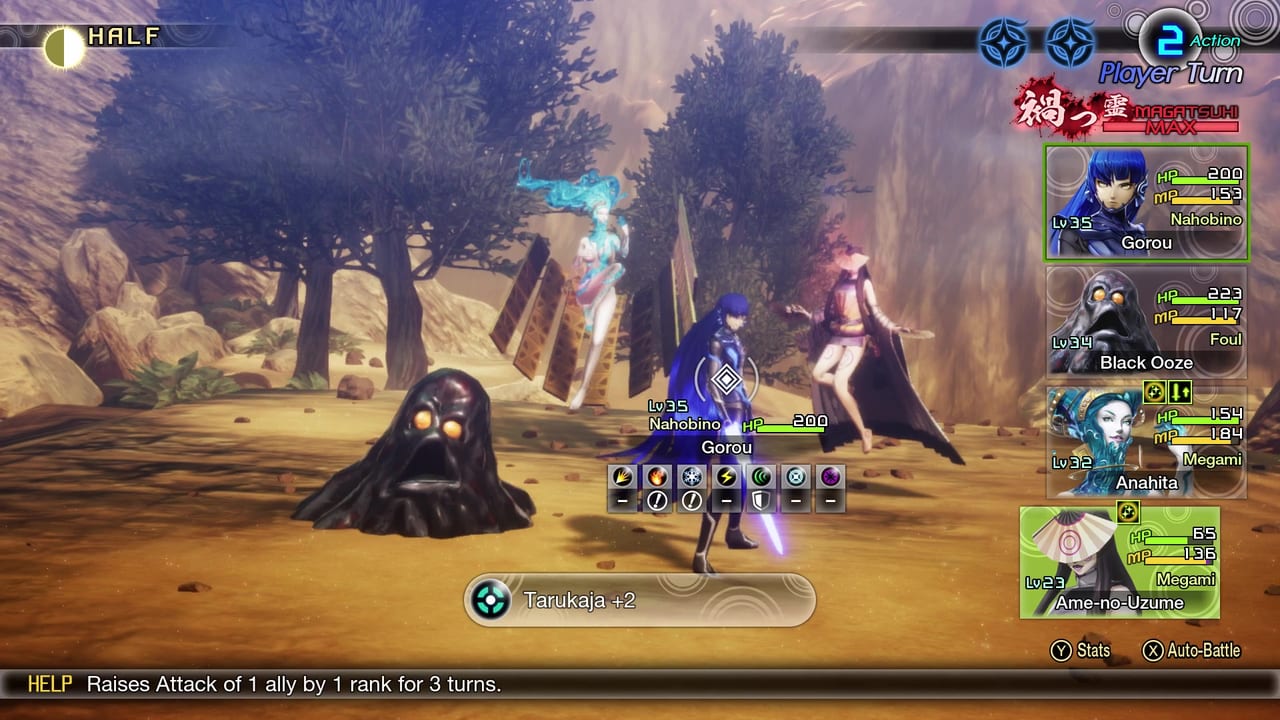The image size is (1280, 720).
Task: Click the ice affinity icon
Action: pyautogui.click(x=691, y=477)
